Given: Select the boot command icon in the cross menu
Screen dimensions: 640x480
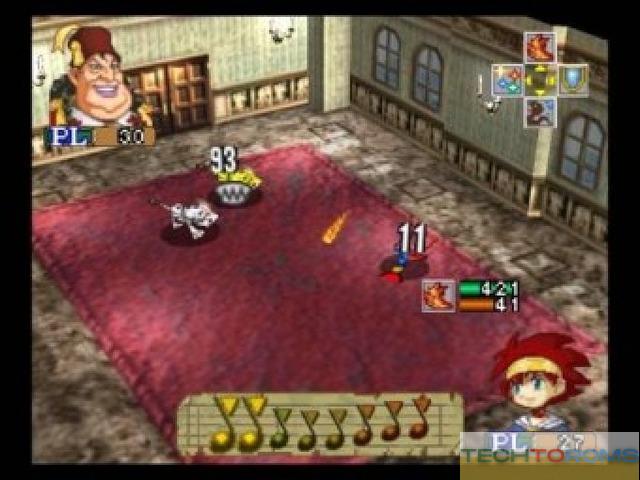Looking at the screenshot, I should click(540, 47).
